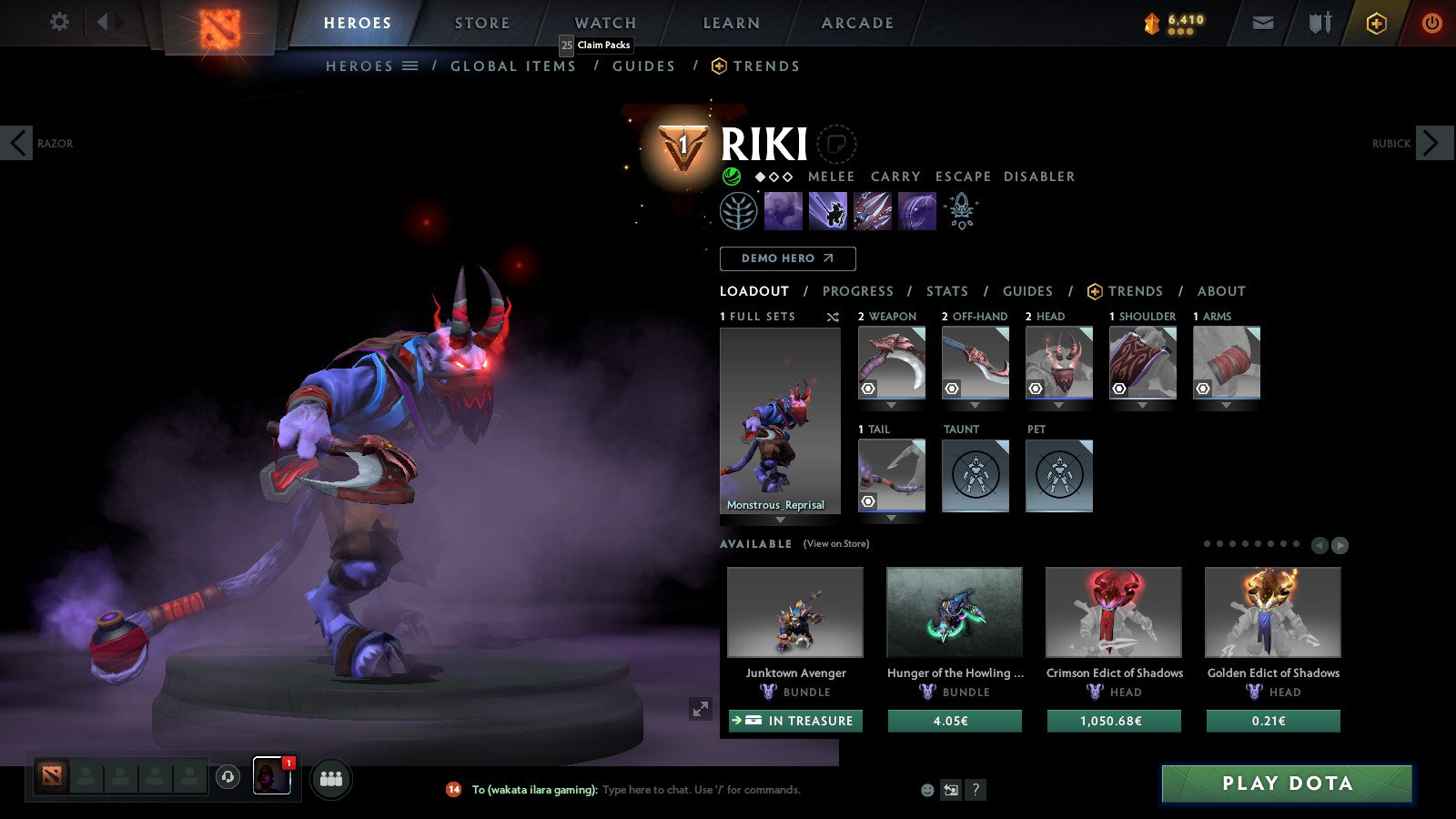Screen dimensions: 1456x819
Task: Open the mail notifications icon
Action: (1263, 22)
